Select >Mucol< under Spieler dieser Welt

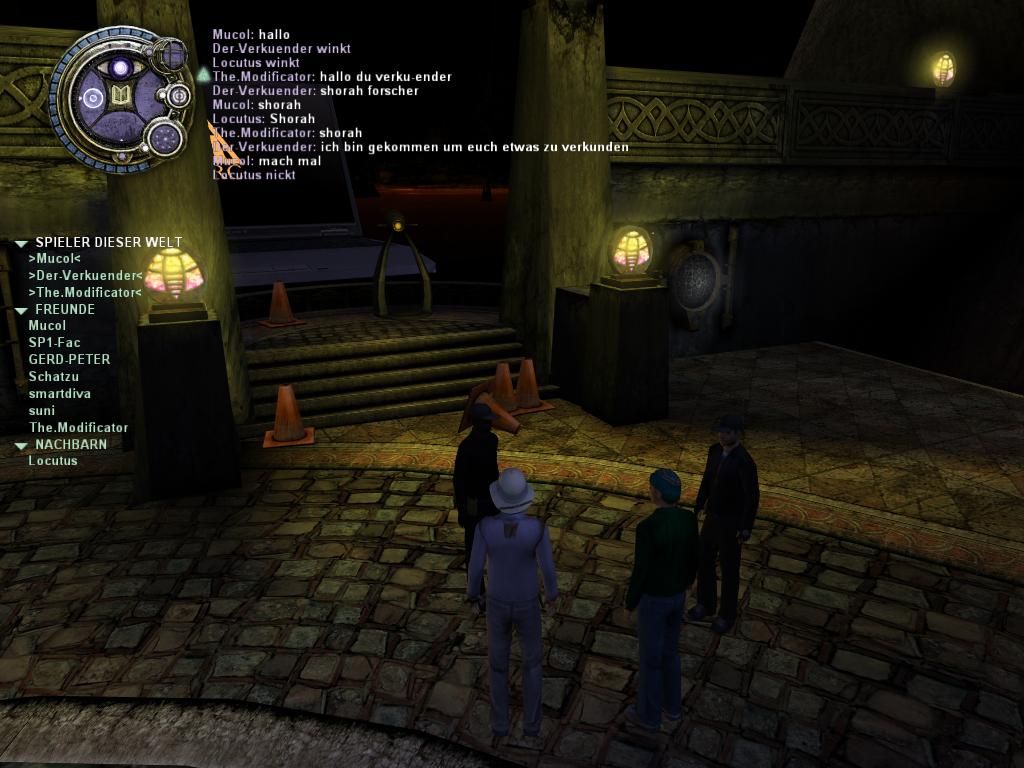[54, 259]
